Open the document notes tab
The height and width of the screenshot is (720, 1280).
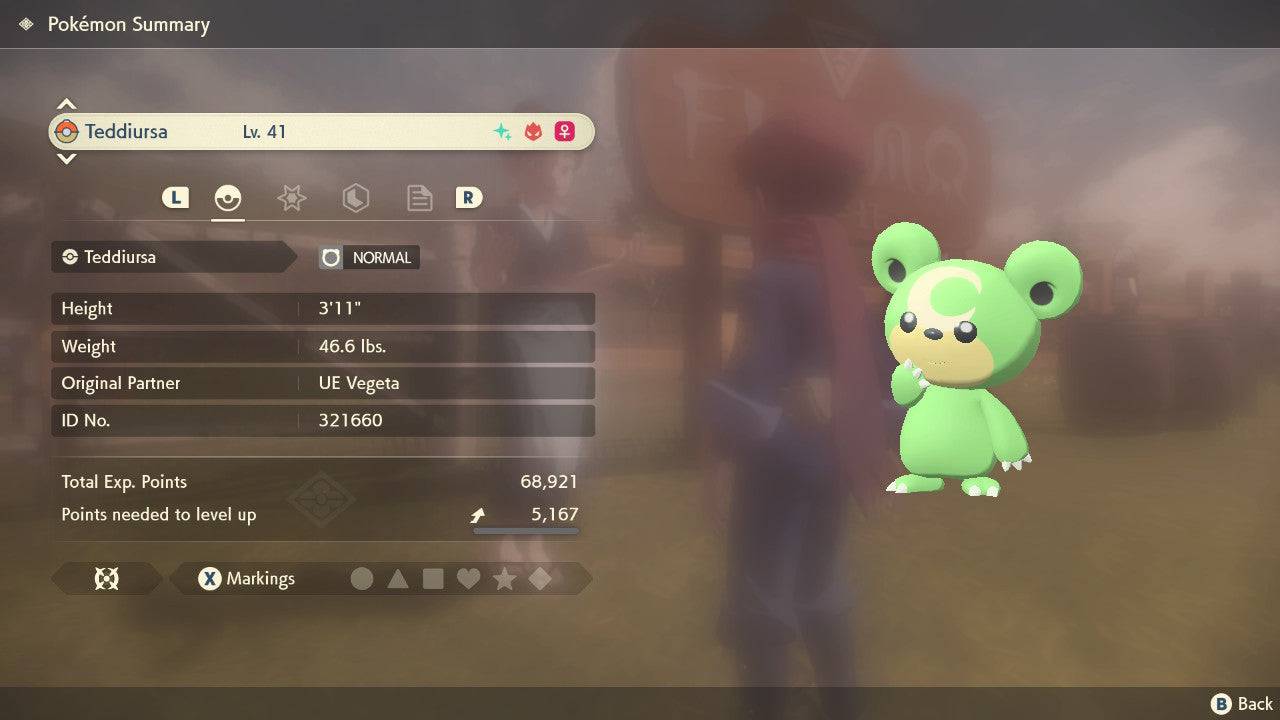point(419,198)
